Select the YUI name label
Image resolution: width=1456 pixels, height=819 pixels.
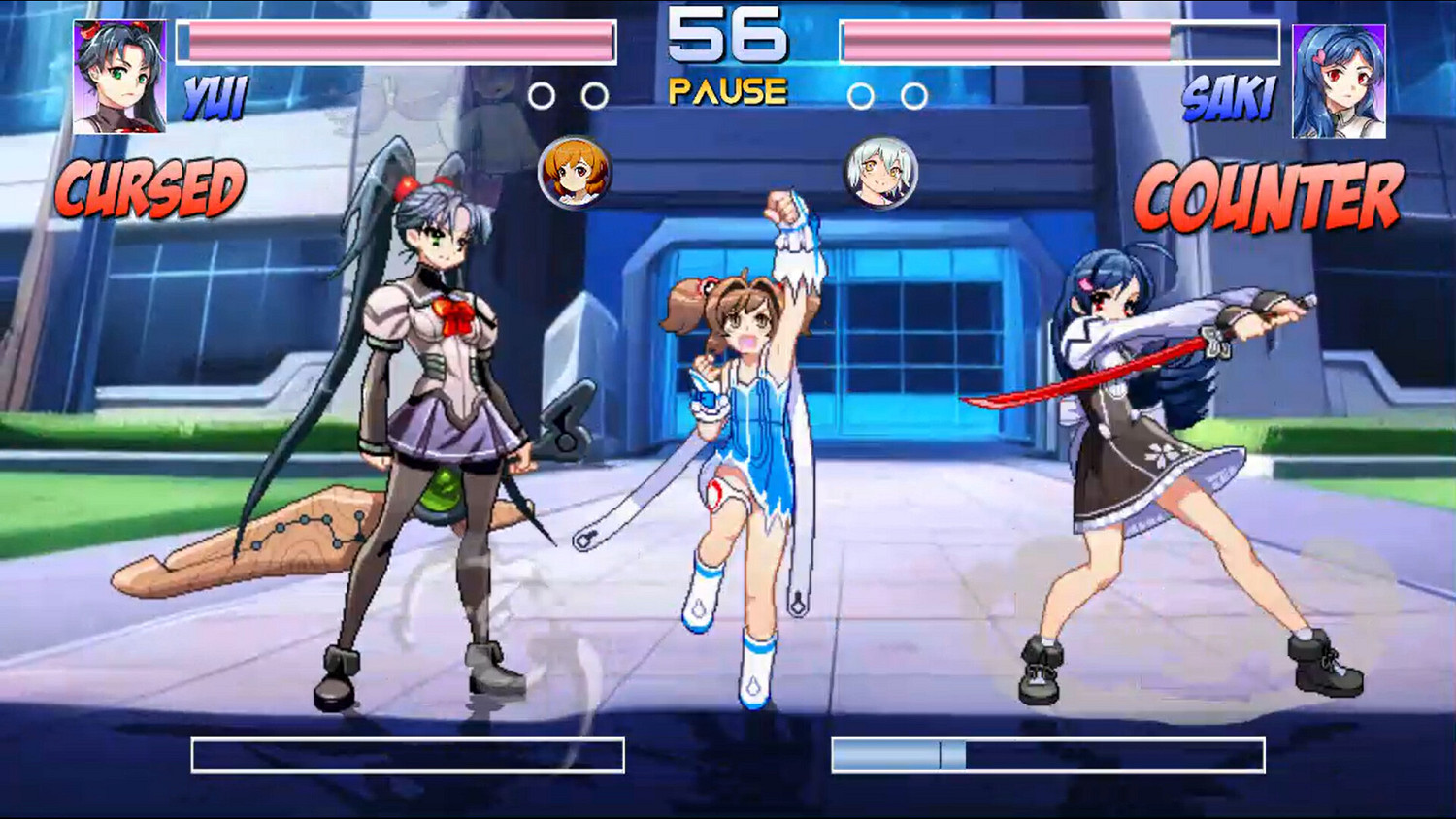pos(215,96)
